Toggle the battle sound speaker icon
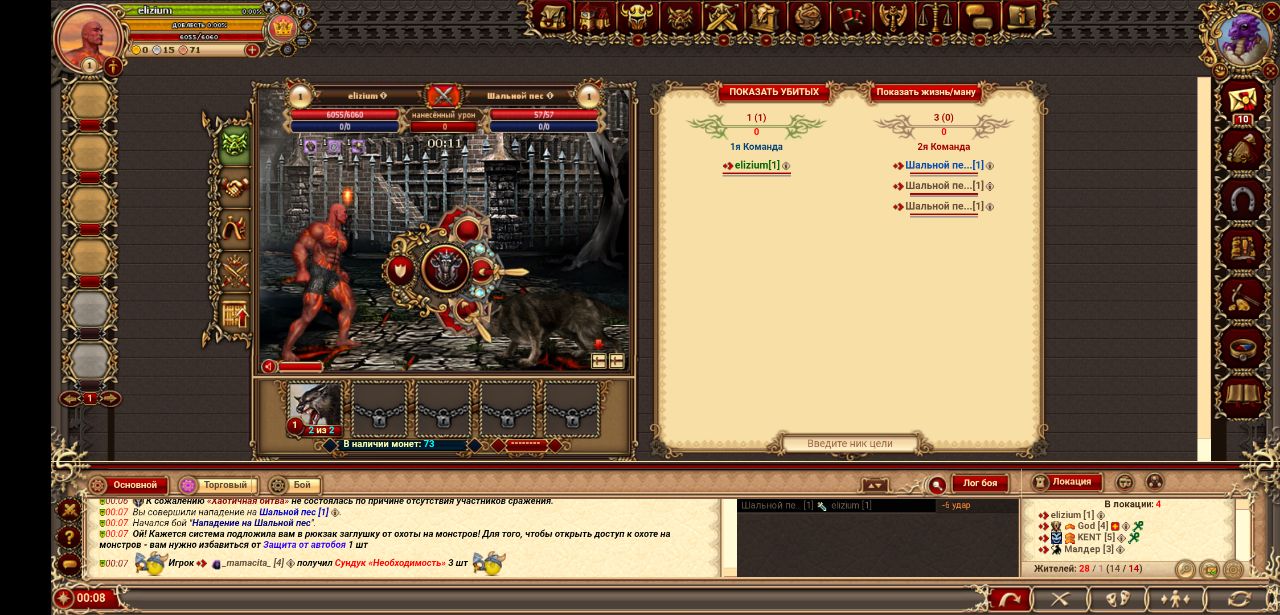The width and height of the screenshot is (1280, 615). [269, 367]
